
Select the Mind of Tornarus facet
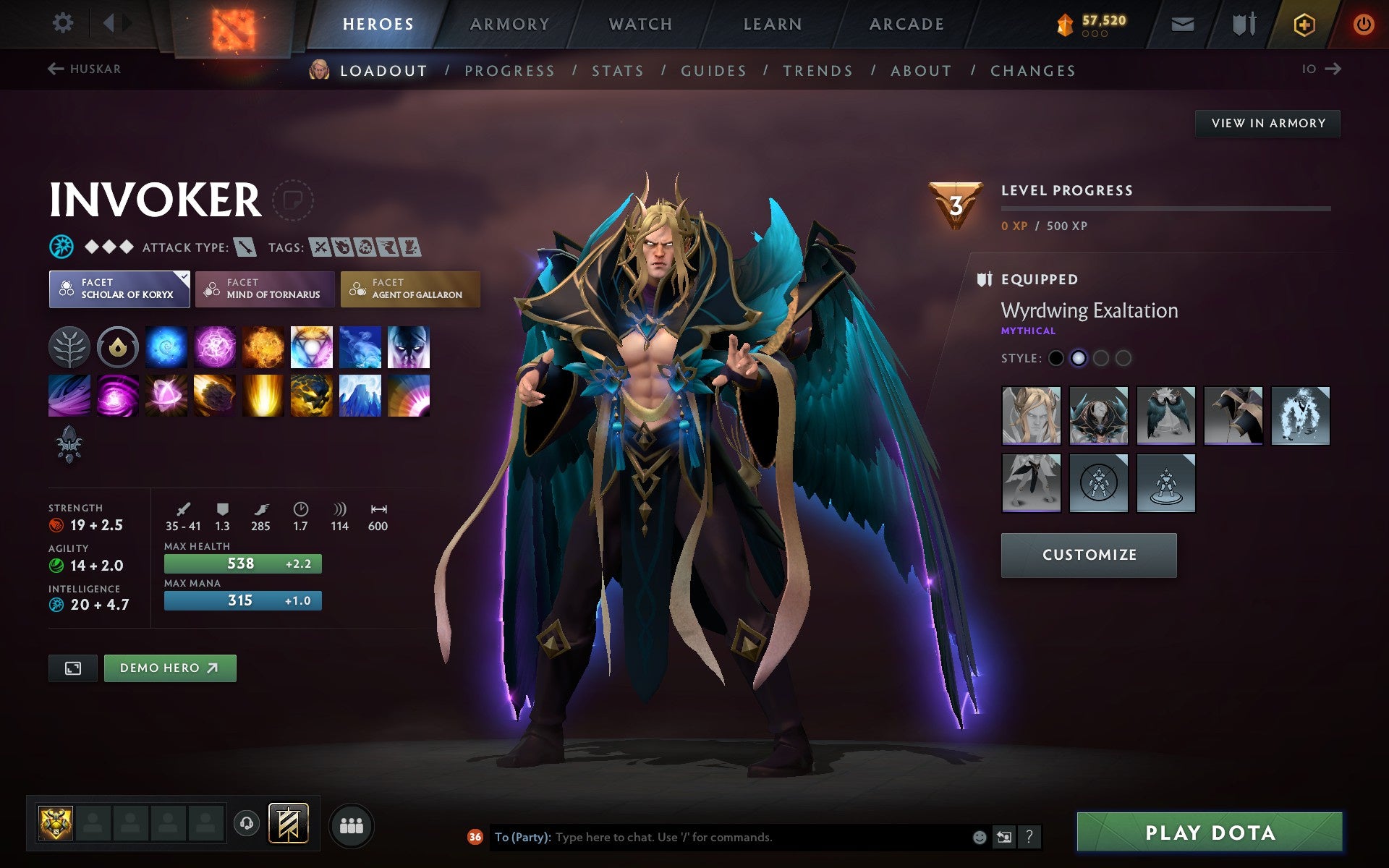point(265,289)
